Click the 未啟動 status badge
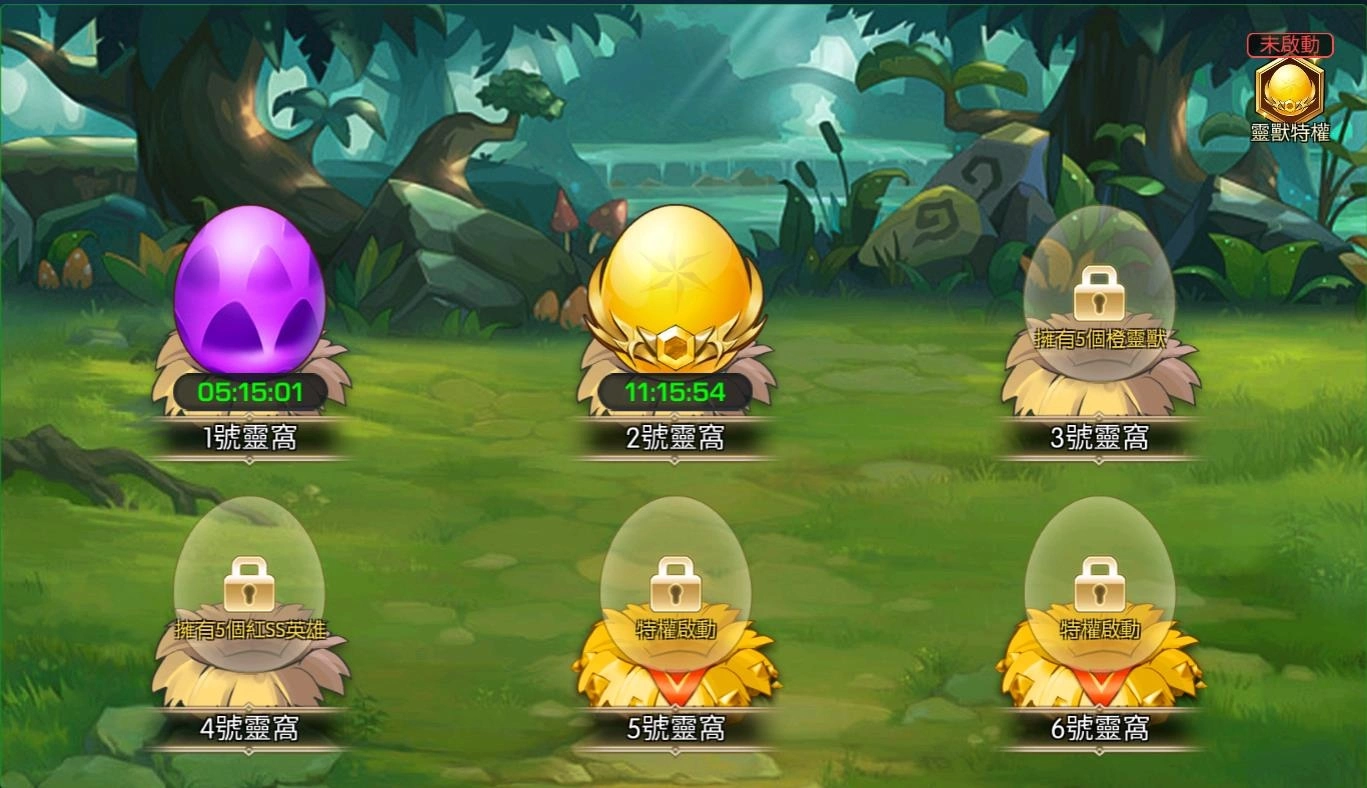Image resolution: width=1367 pixels, height=788 pixels. (1290, 44)
